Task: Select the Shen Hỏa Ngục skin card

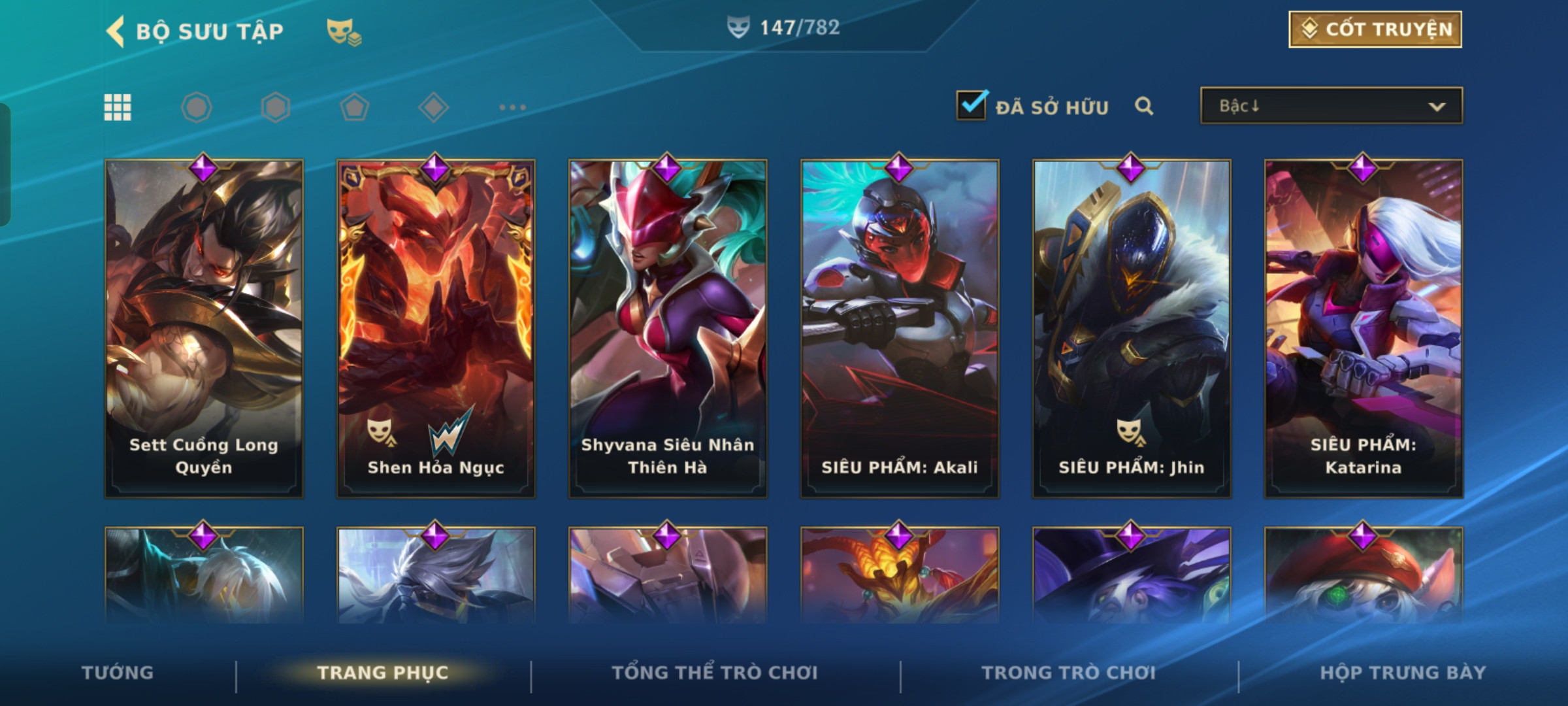Action: pyautogui.click(x=436, y=327)
